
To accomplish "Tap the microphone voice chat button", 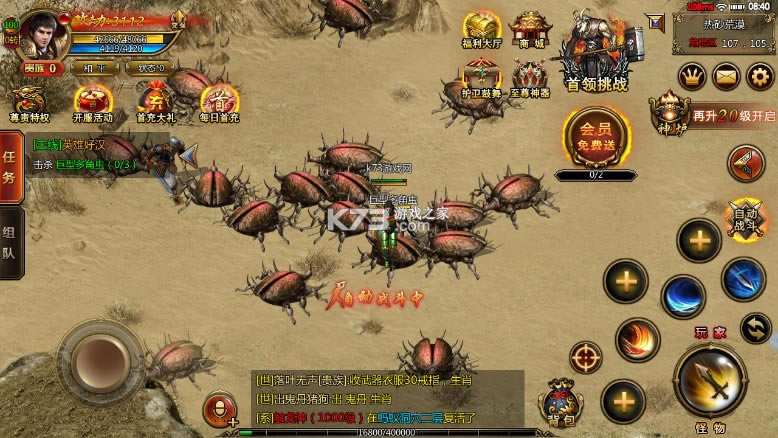I will click(217, 410).
